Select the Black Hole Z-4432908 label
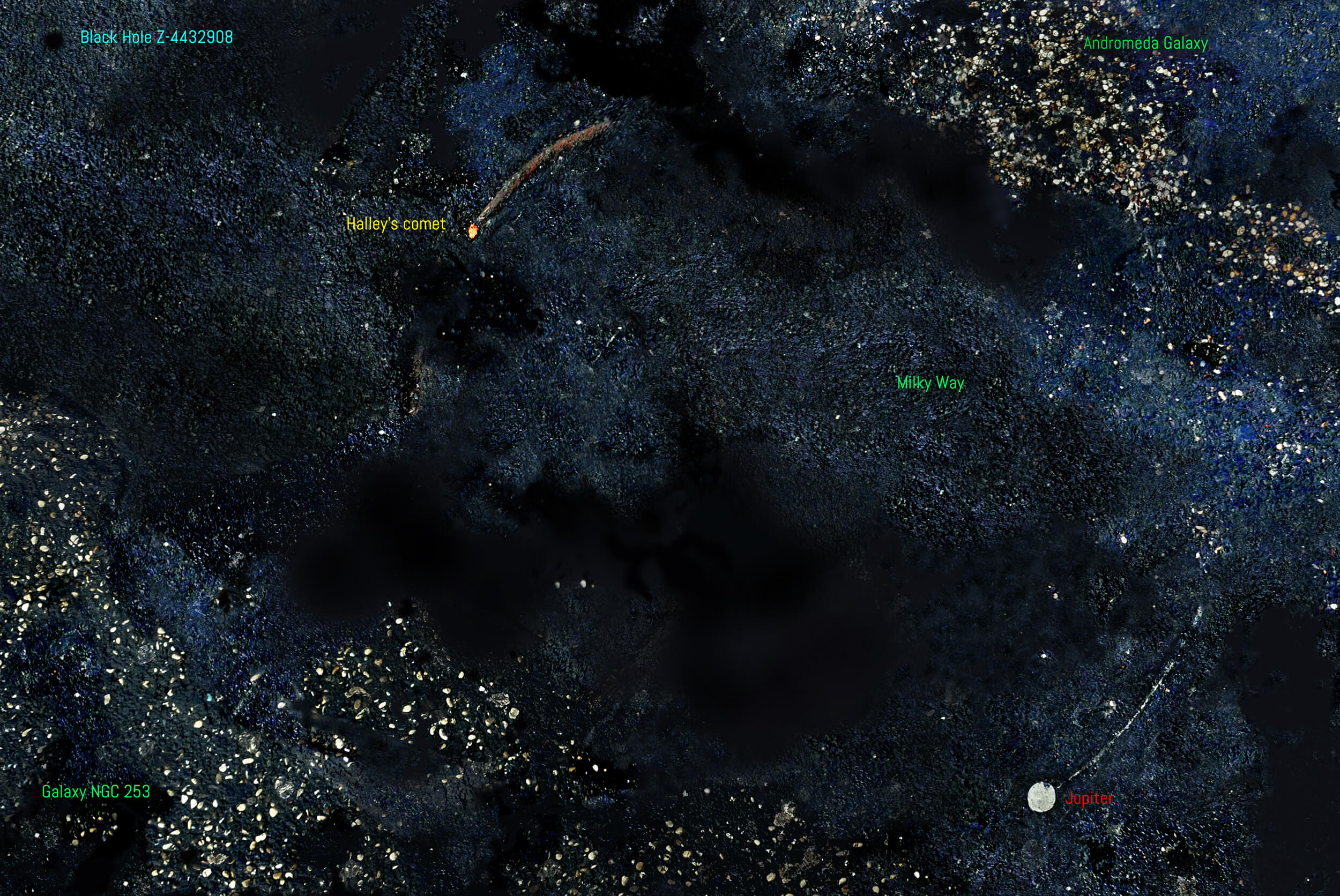Image resolution: width=1340 pixels, height=896 pixels. (156, 38)
